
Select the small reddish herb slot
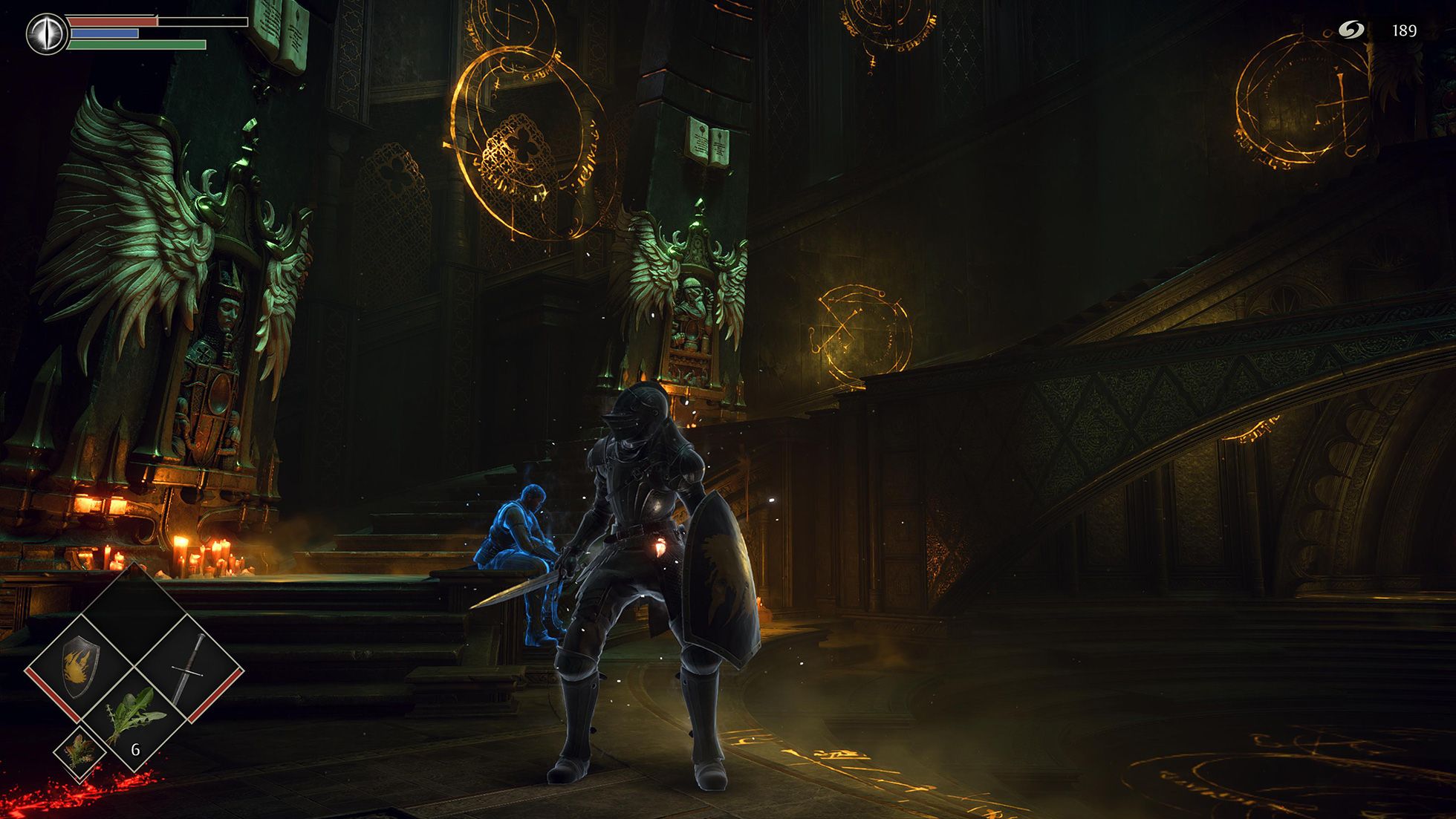click(x=79, y=751)
